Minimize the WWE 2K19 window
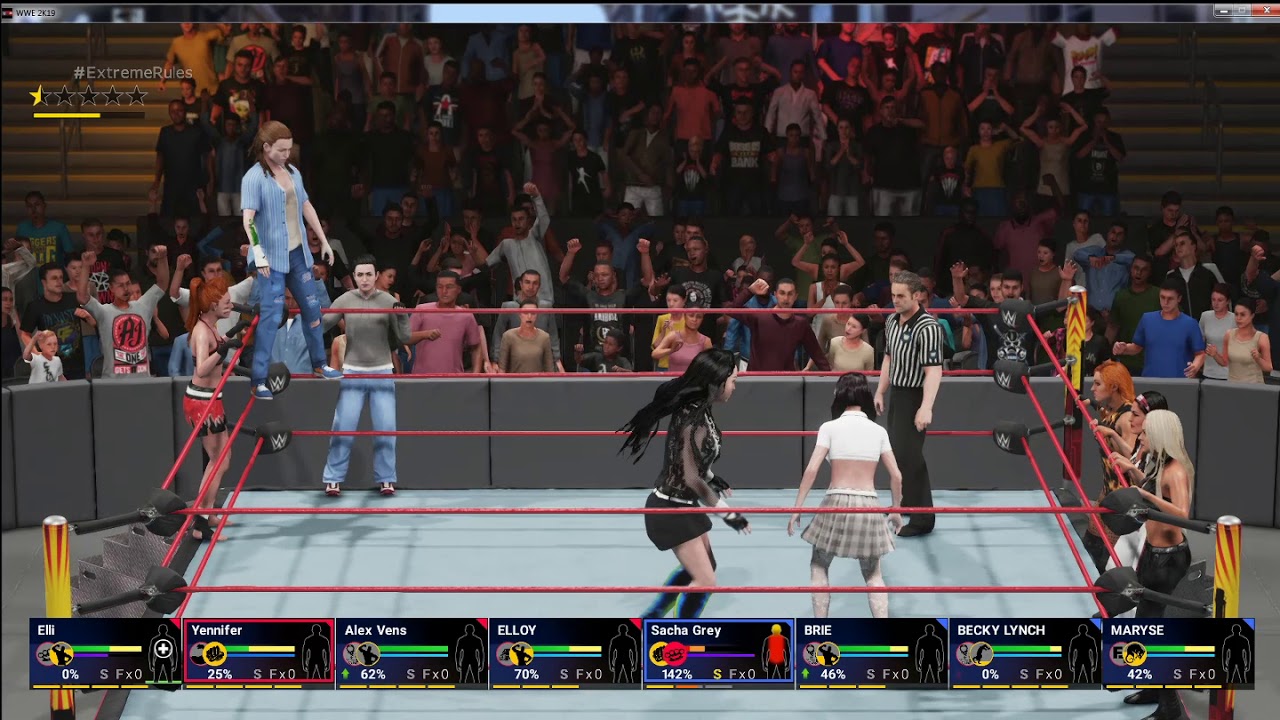This screenshot has width=1280, height=720. [1224, 11]
